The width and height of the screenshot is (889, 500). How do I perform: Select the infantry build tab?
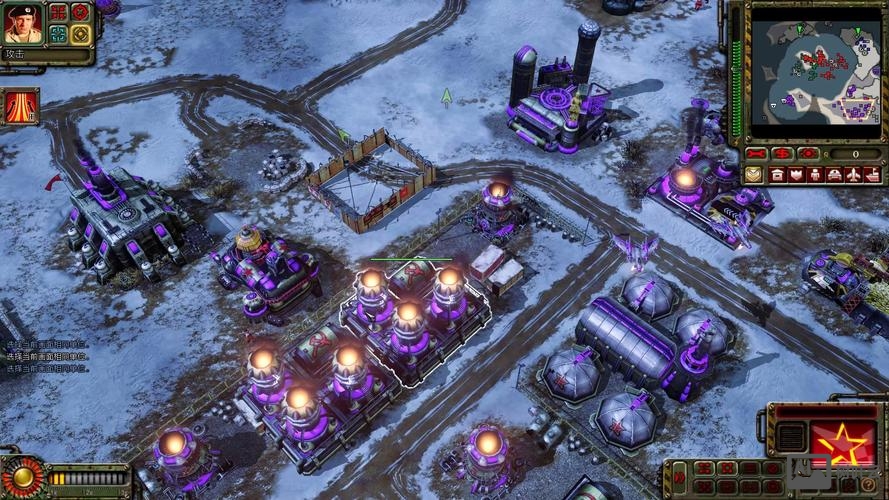815,175
